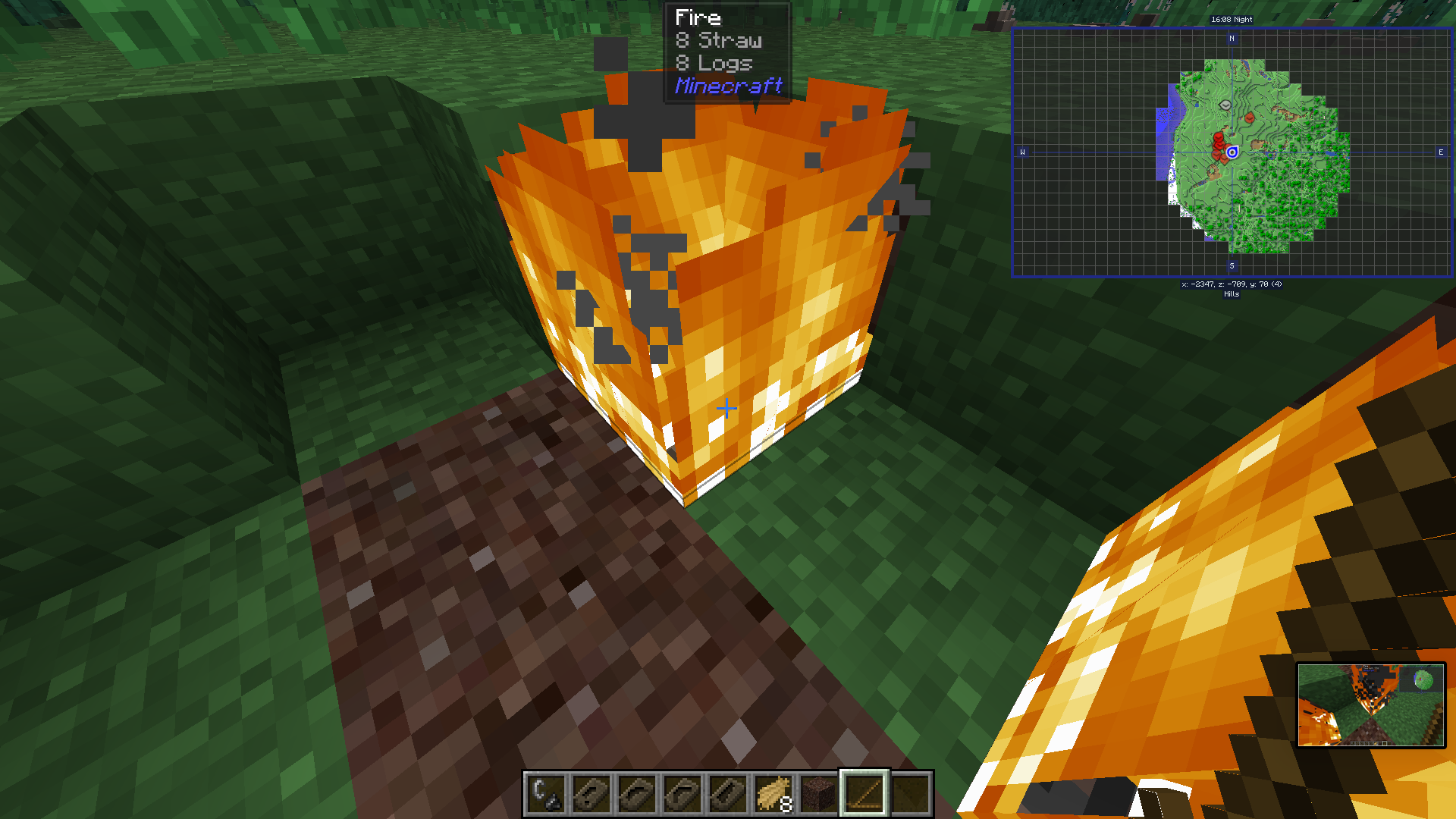Click the N compass label on the minimap
The width and height of the screenshot is (1456, 819).
click(x=1232, y=39)
